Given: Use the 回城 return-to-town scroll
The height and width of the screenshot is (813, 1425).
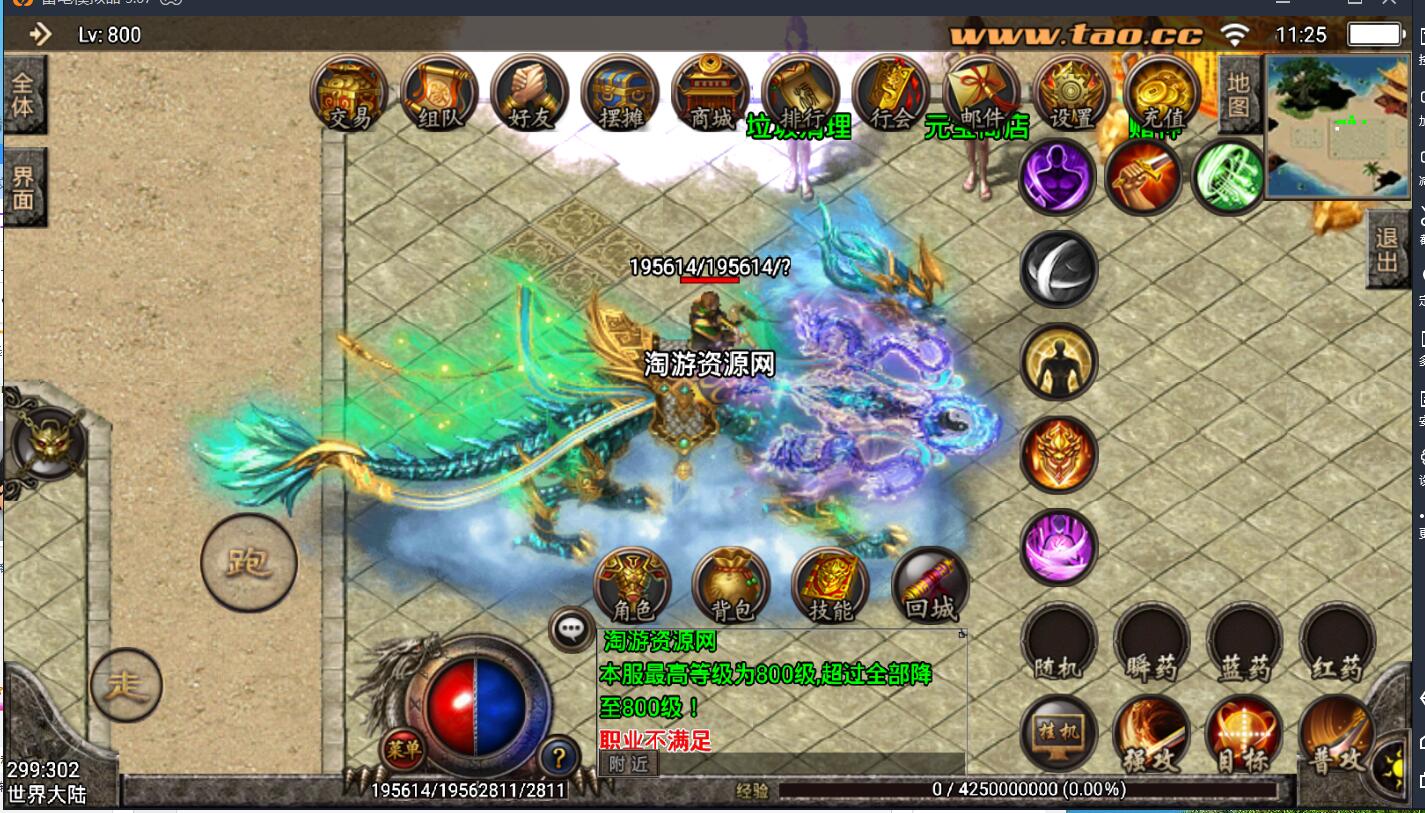Looking at the screenshot, I should (930, 586).
